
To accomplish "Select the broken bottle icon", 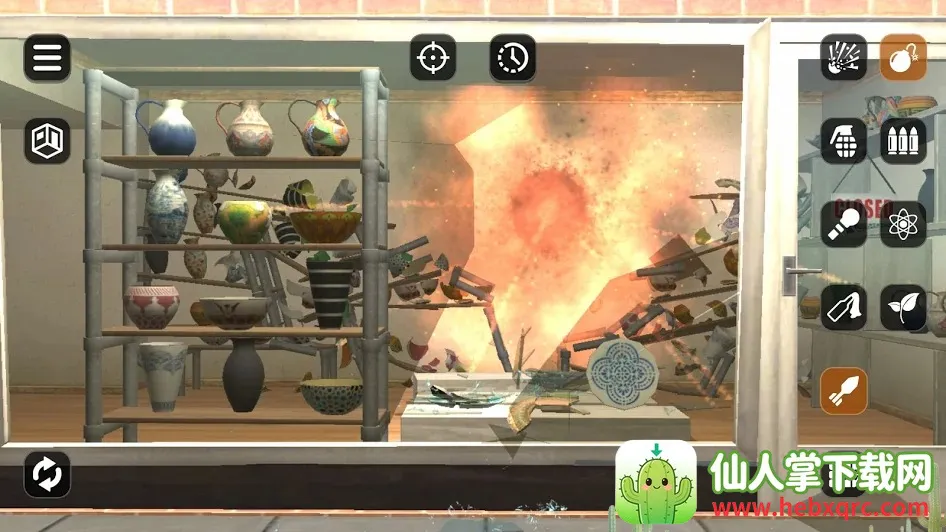I will 843,307.
